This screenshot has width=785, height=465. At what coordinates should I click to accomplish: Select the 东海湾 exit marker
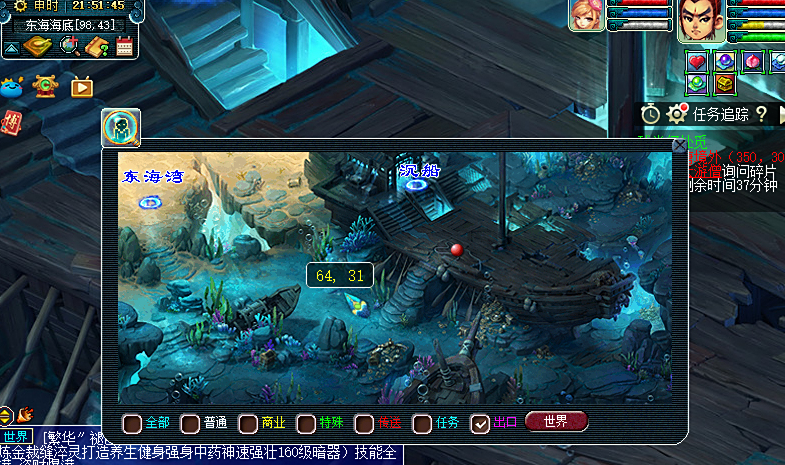pos(150,201)
